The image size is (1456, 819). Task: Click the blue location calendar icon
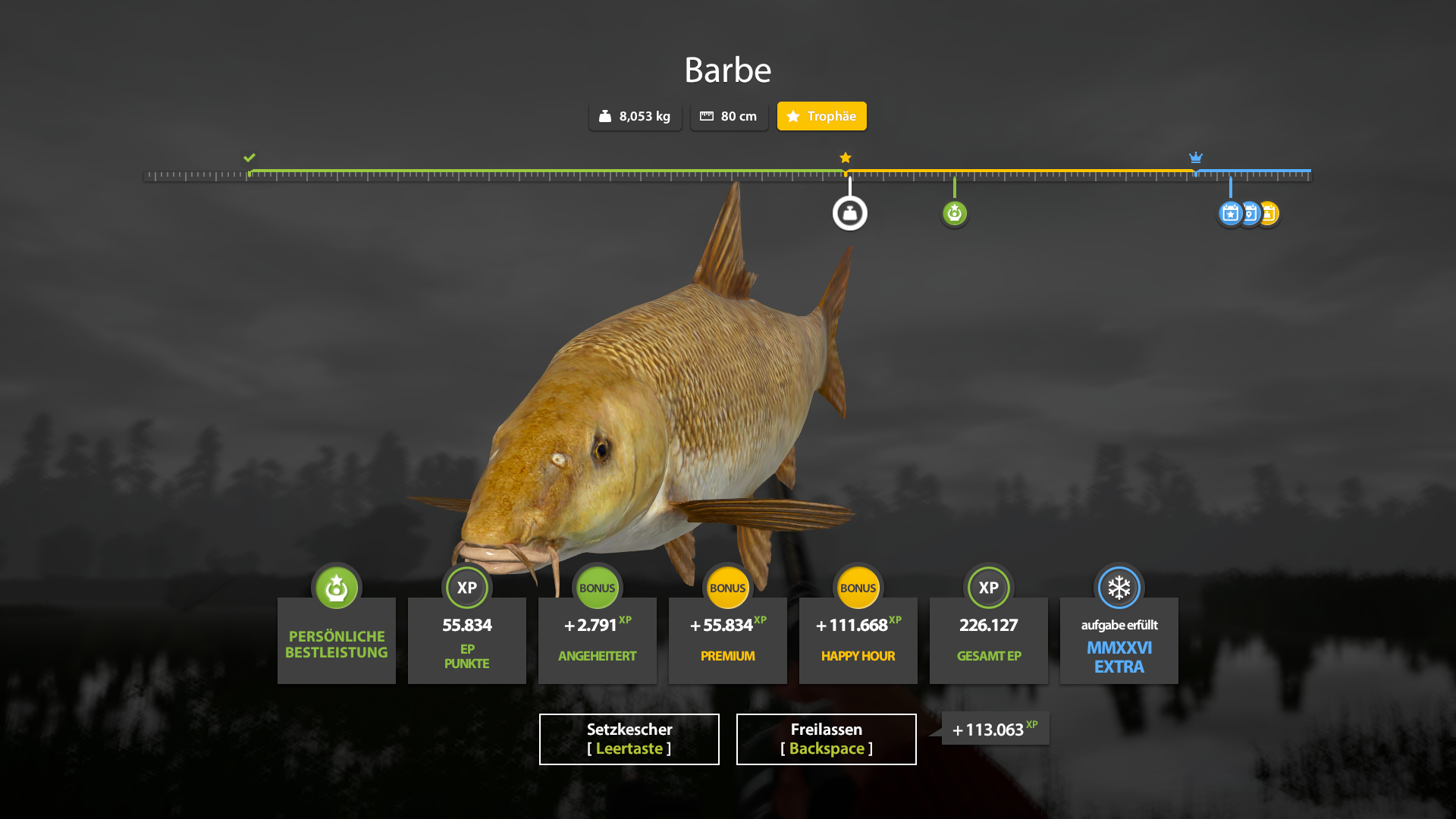1250,213
